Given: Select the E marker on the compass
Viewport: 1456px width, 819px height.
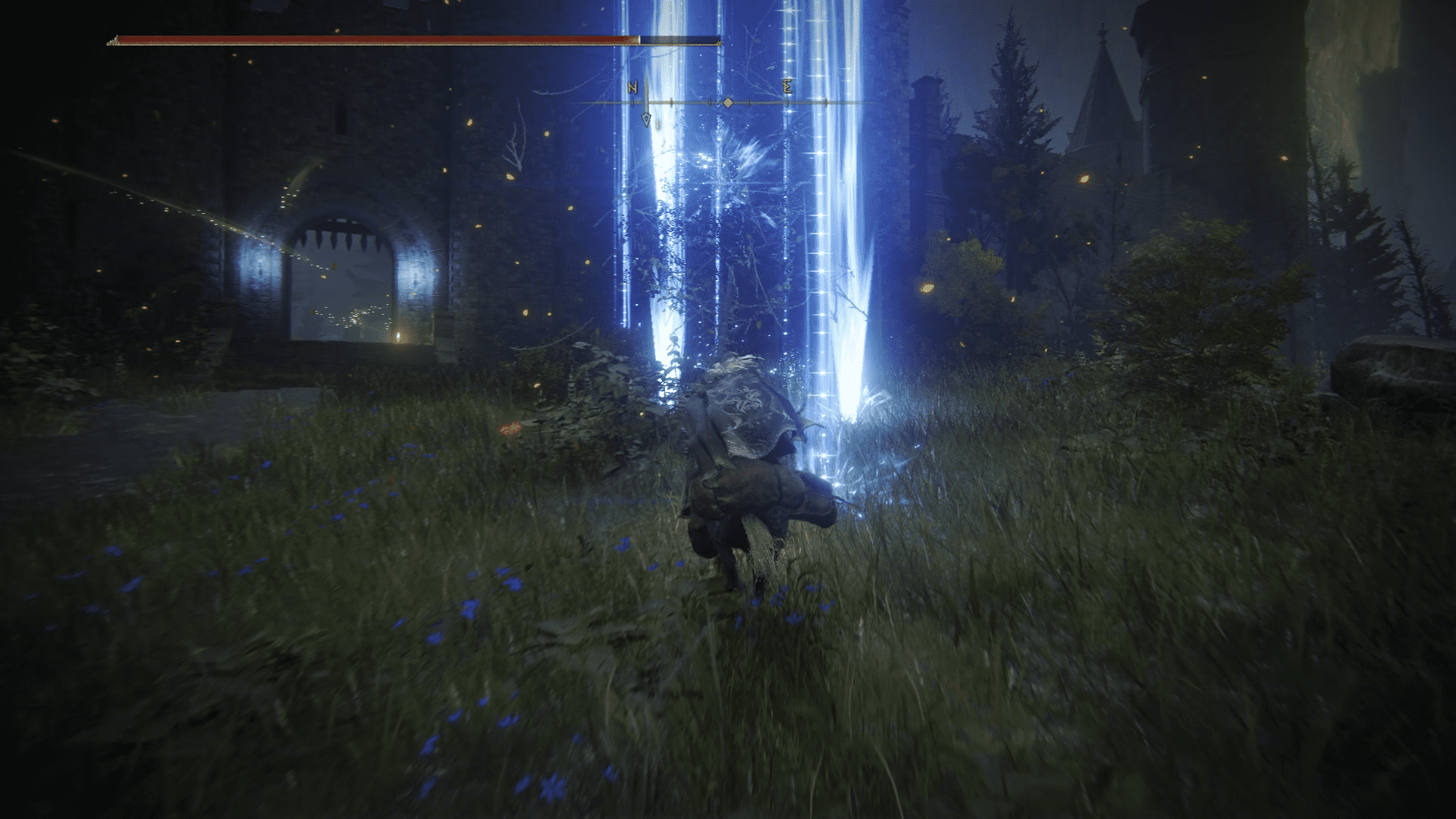Looking at the screenshot, I should (787, 87).
